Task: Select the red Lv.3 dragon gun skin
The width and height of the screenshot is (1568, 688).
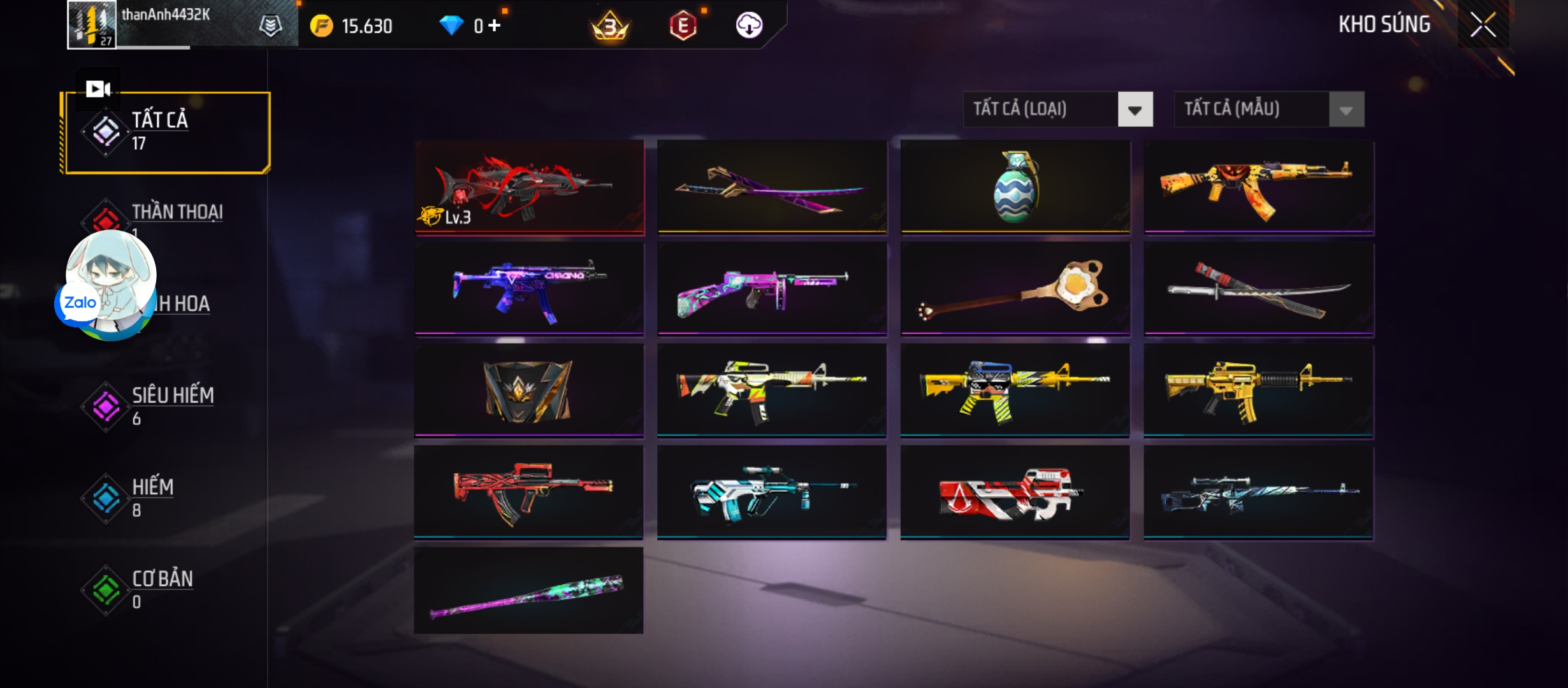Action: point(529,187)
